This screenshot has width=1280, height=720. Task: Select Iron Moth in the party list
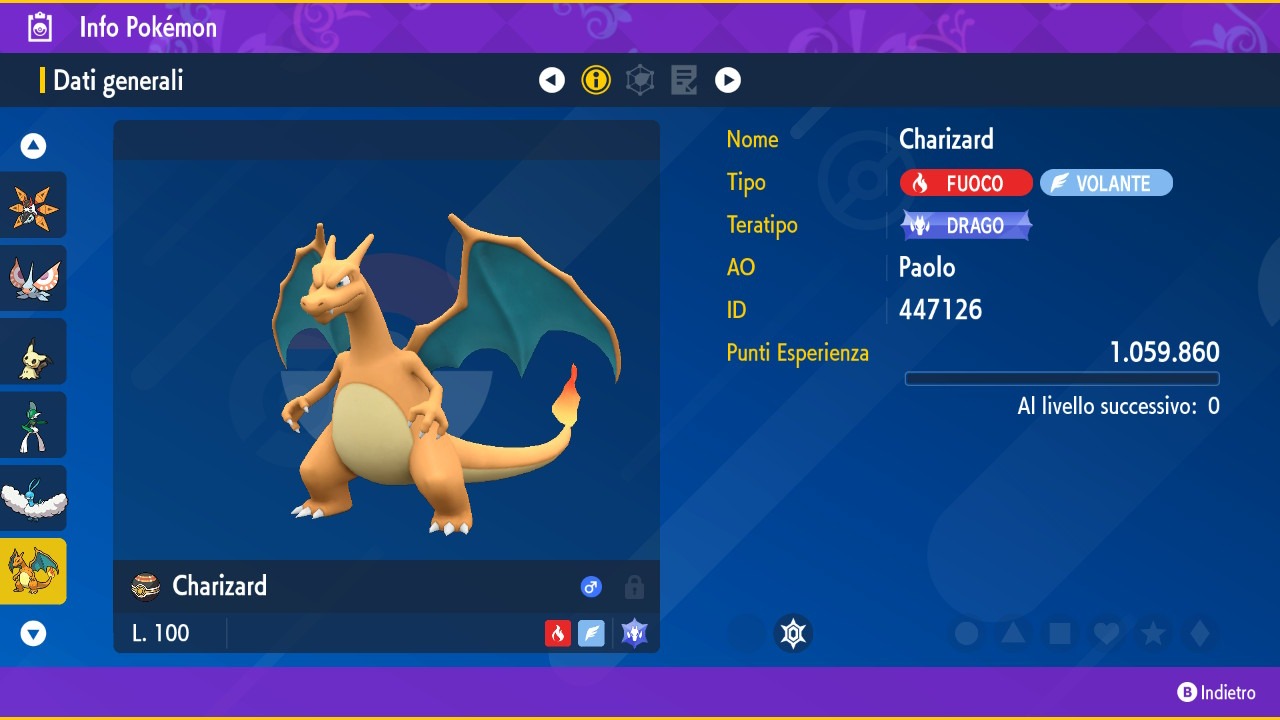coord(34,205)
